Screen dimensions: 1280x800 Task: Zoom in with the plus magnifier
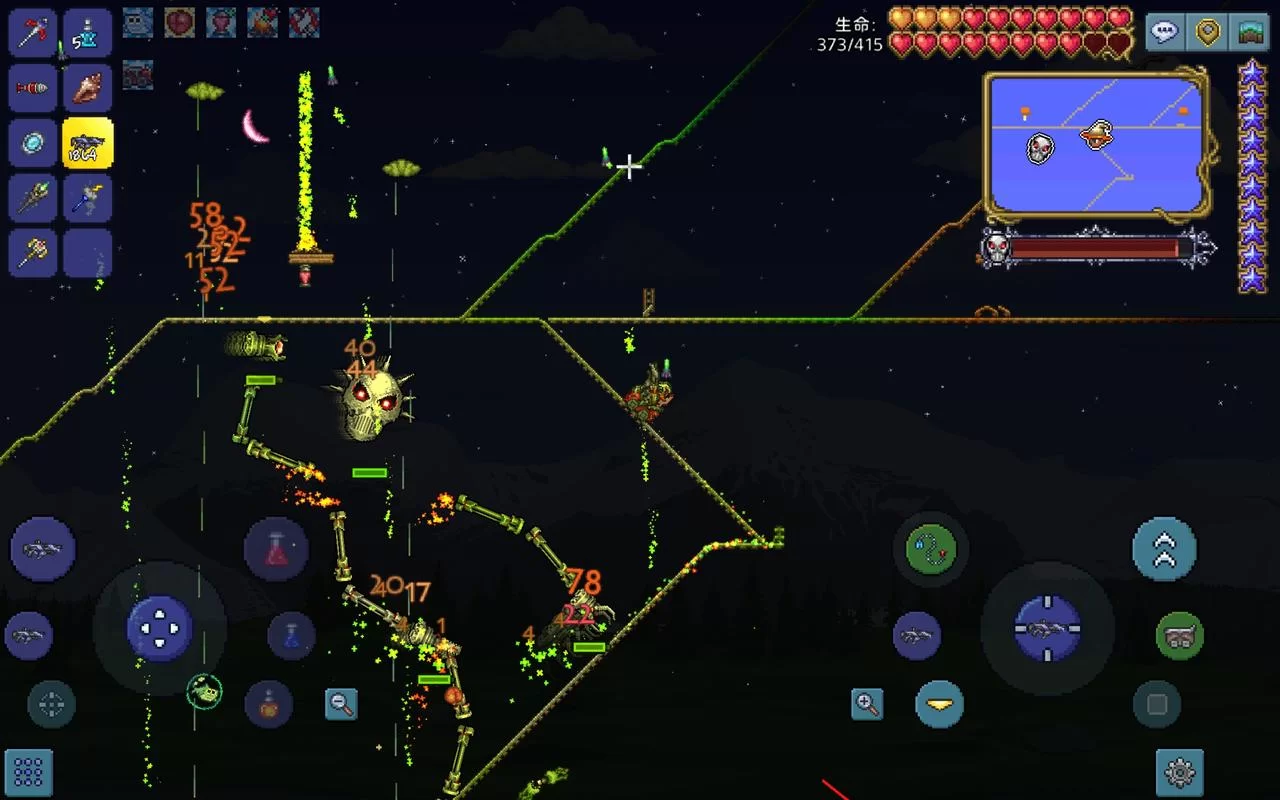coord(867,704)
